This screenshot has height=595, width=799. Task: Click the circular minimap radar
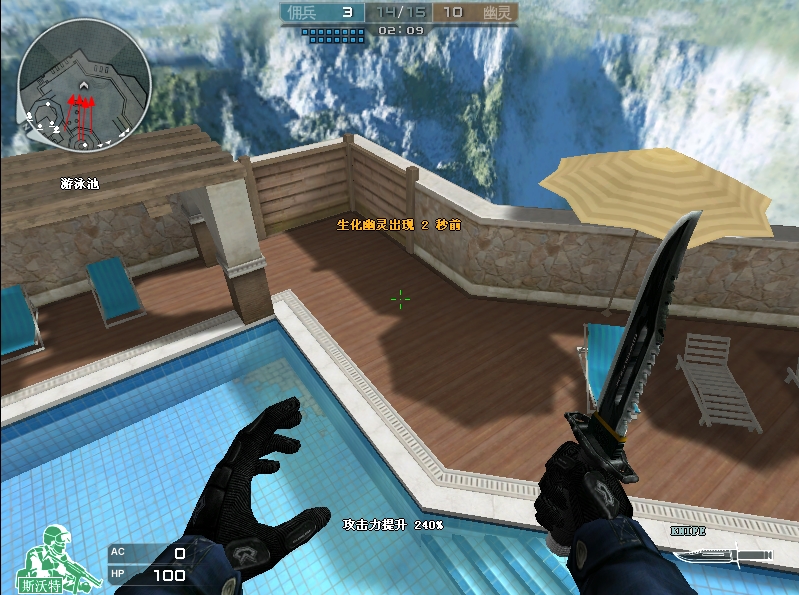point(84,84)
